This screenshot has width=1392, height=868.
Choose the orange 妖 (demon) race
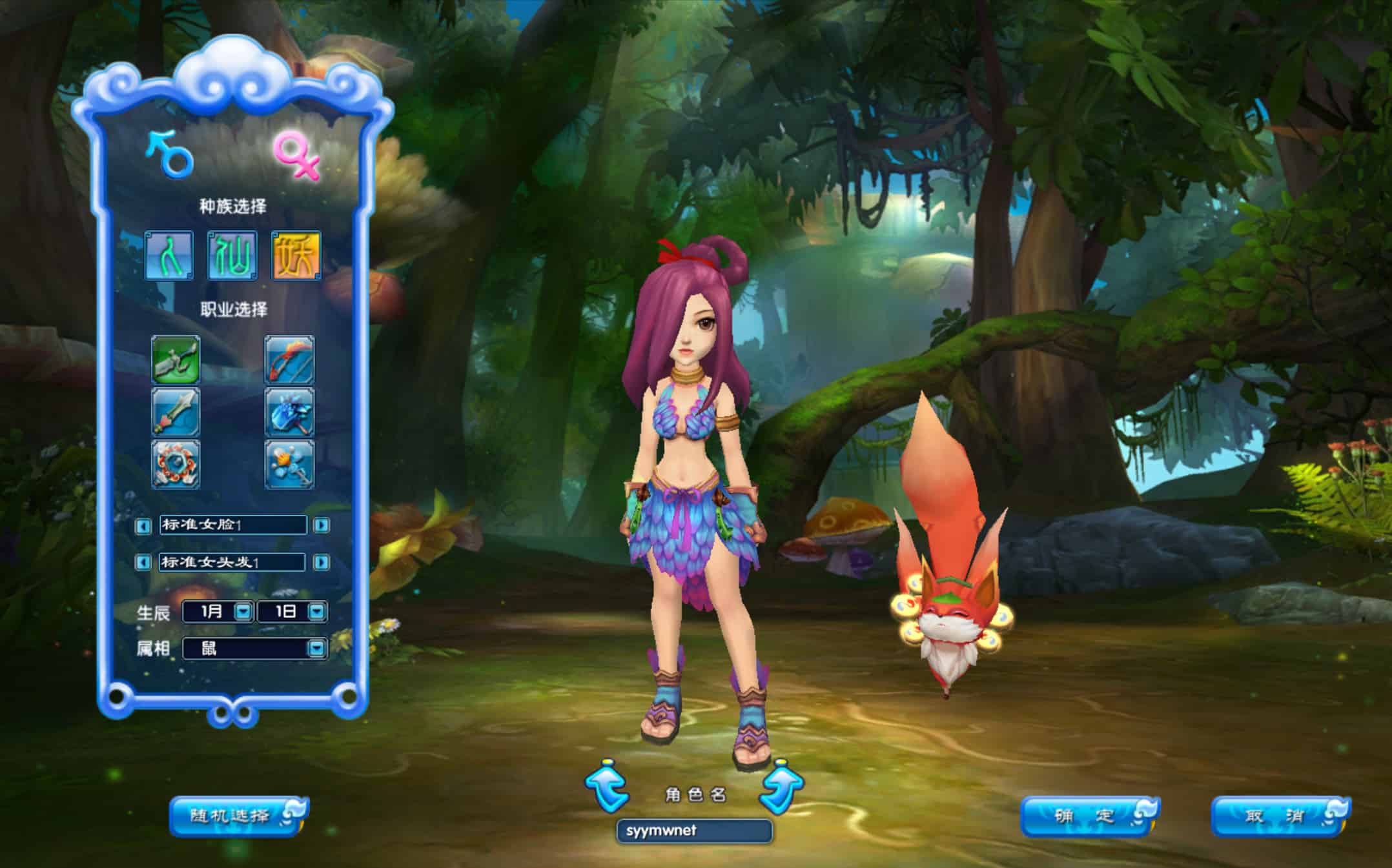point(296,256)
